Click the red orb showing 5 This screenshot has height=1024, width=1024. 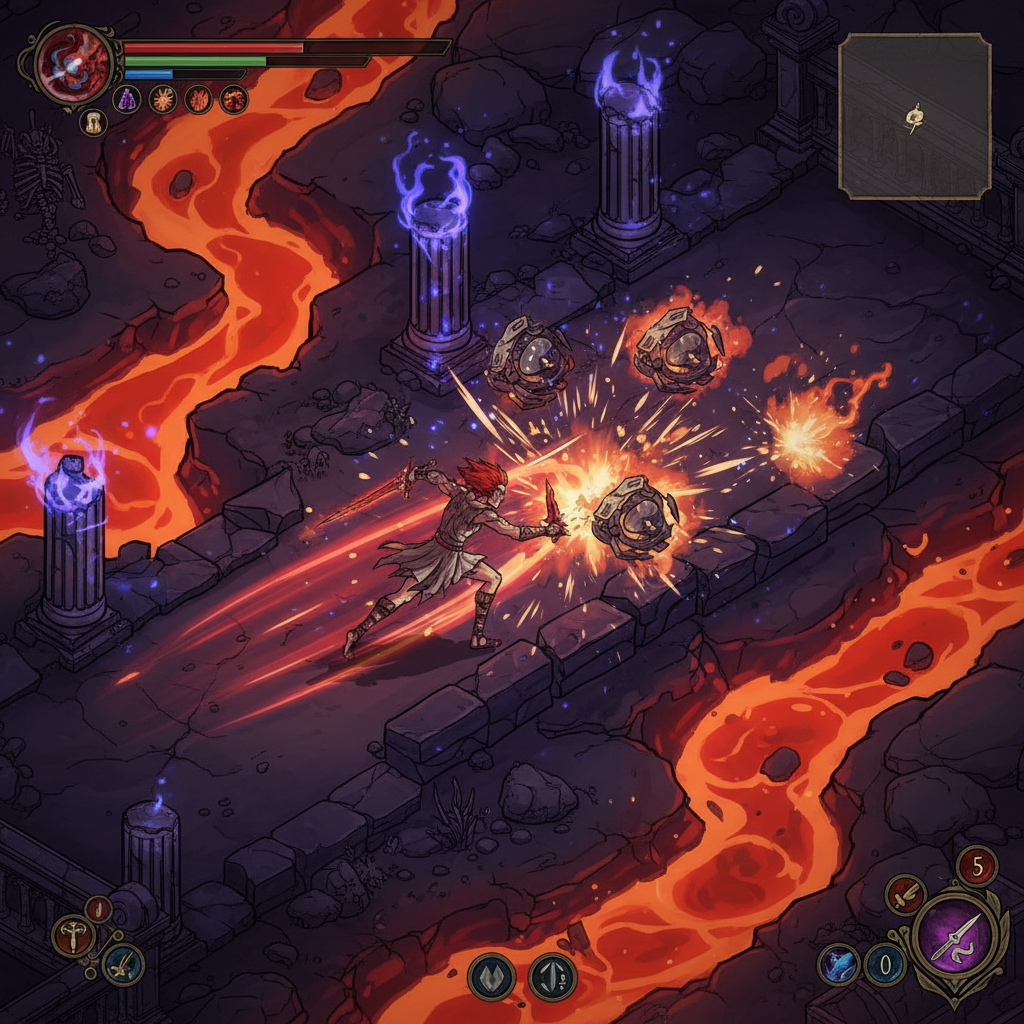[977, 865]
